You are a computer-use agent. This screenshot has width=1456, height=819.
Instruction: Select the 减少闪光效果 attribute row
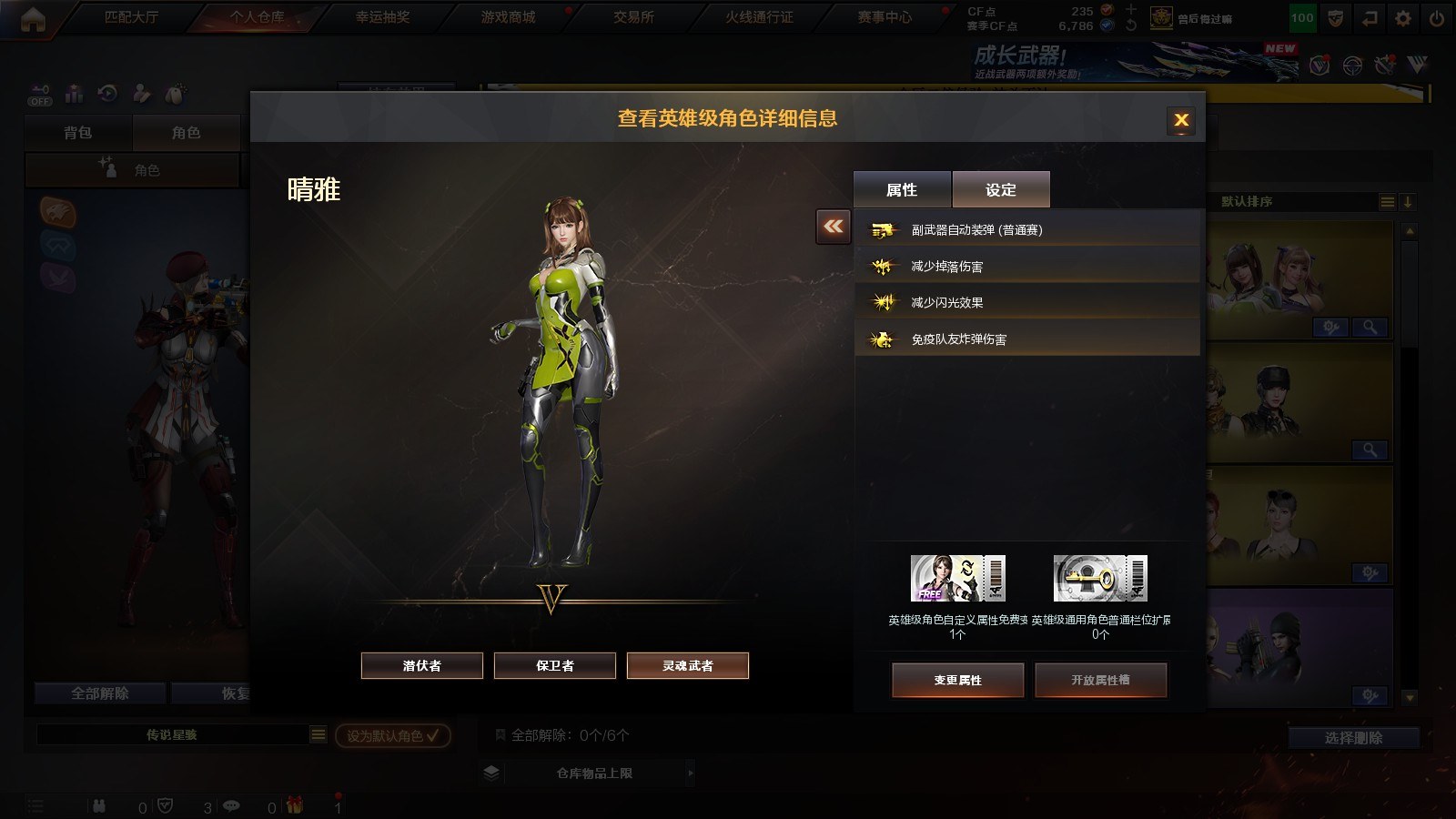(1026, 303)
